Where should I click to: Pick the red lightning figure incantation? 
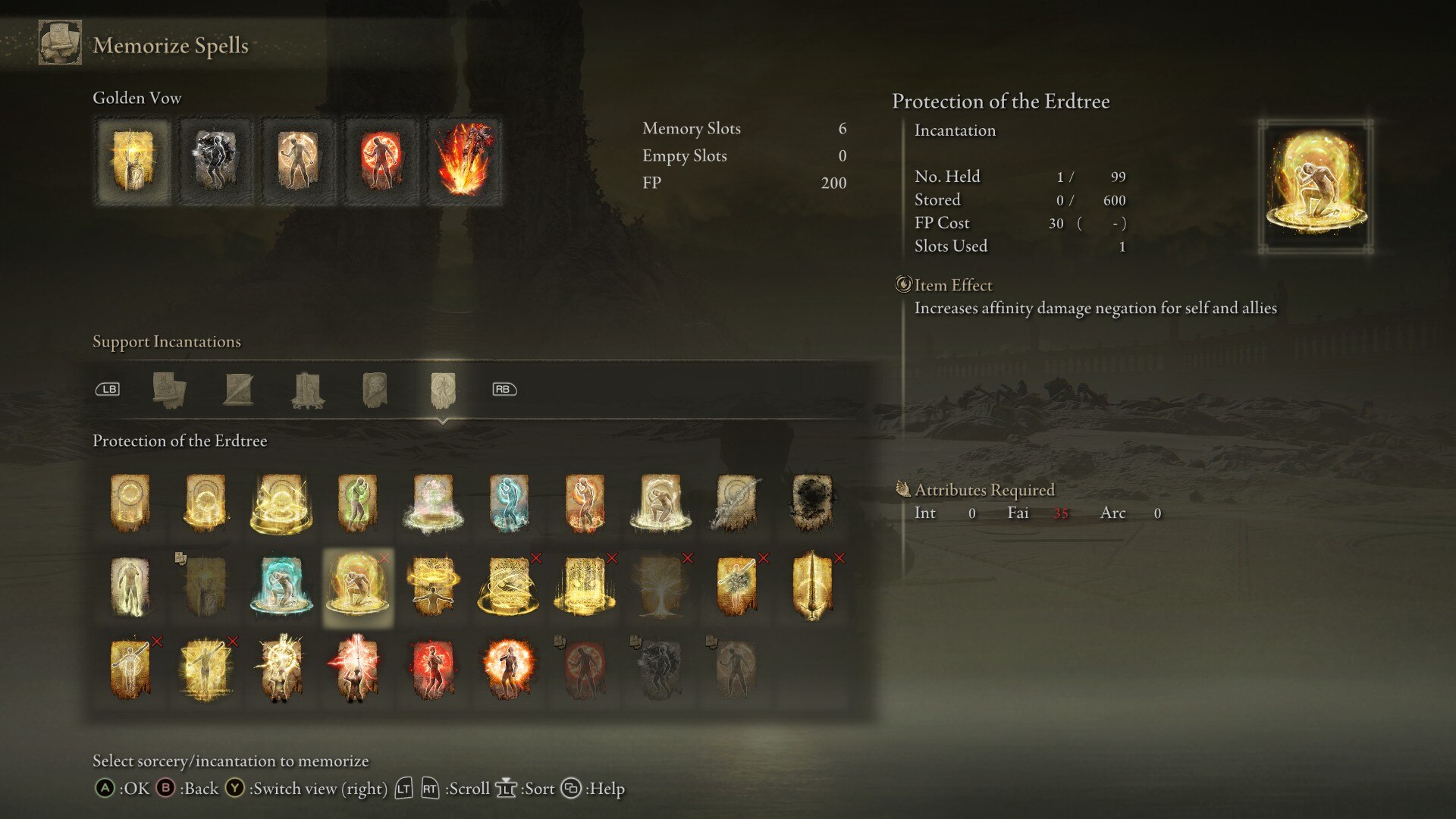[357, 670]
